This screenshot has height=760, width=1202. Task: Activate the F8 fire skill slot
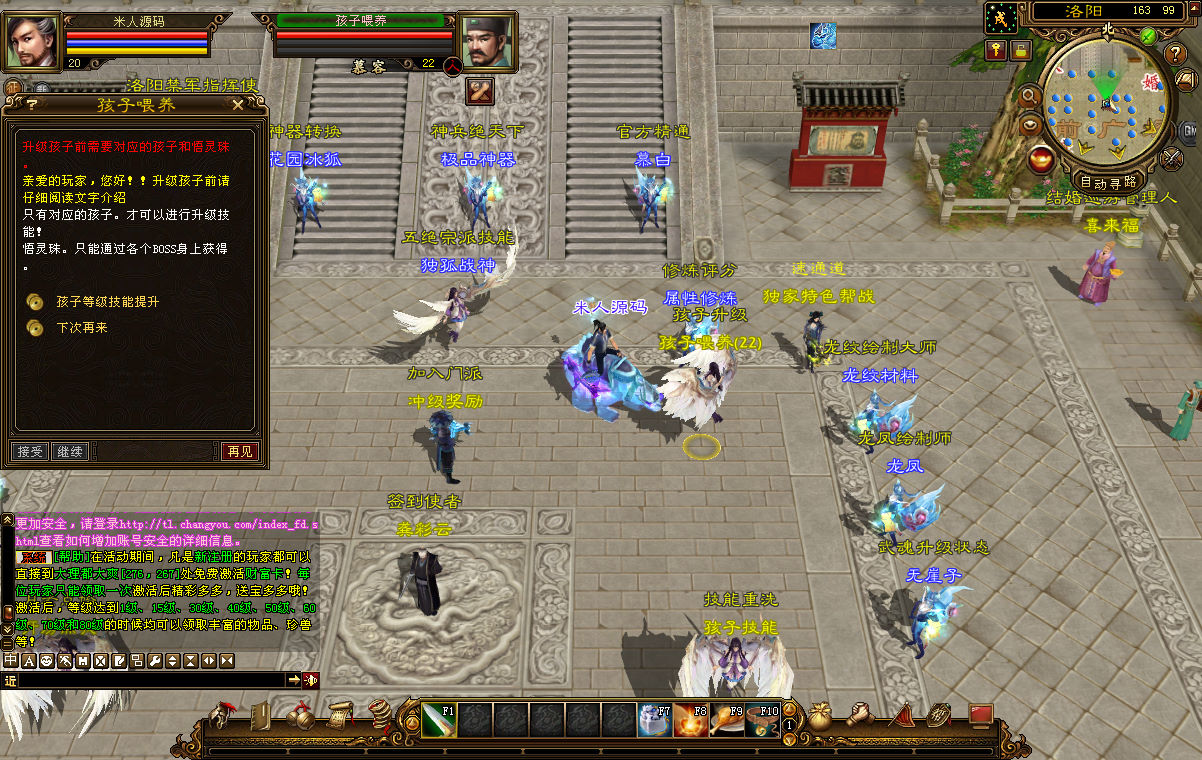click(x=691, y=720)
